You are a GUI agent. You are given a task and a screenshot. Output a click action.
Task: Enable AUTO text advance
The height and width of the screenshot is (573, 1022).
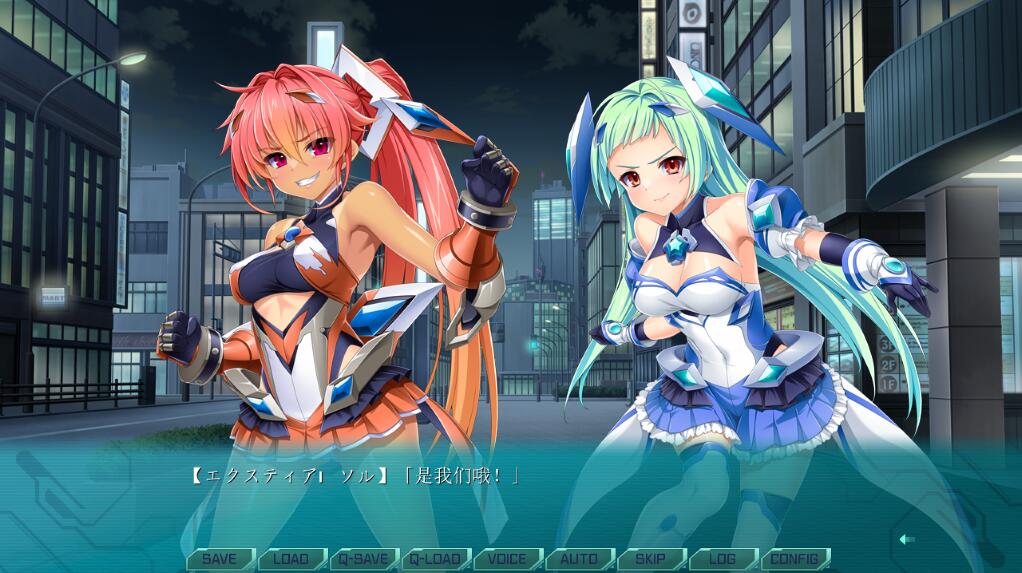coord(580,559)
